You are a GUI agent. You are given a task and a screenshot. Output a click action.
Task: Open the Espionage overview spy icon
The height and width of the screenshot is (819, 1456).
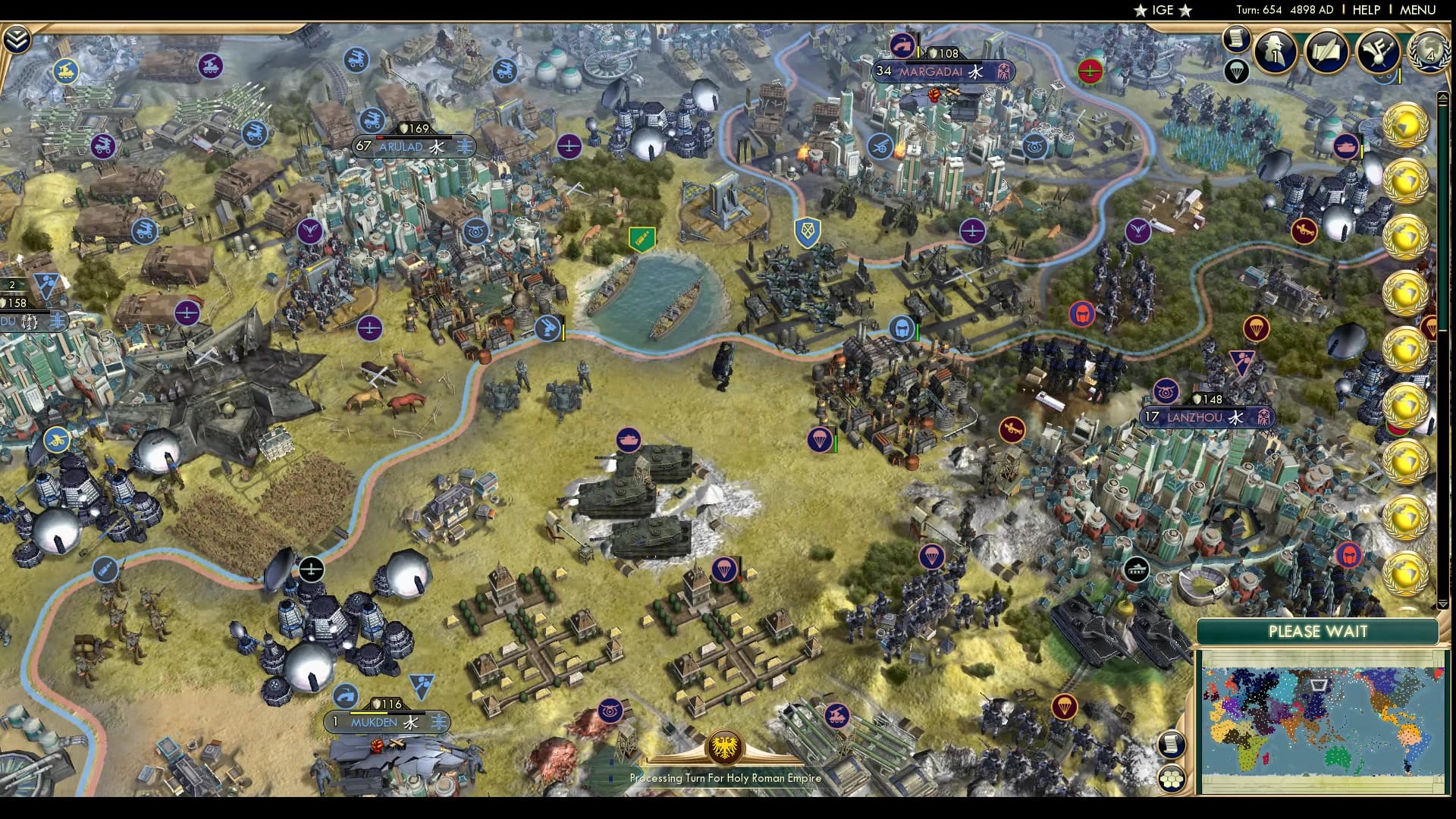[1274, 49]
